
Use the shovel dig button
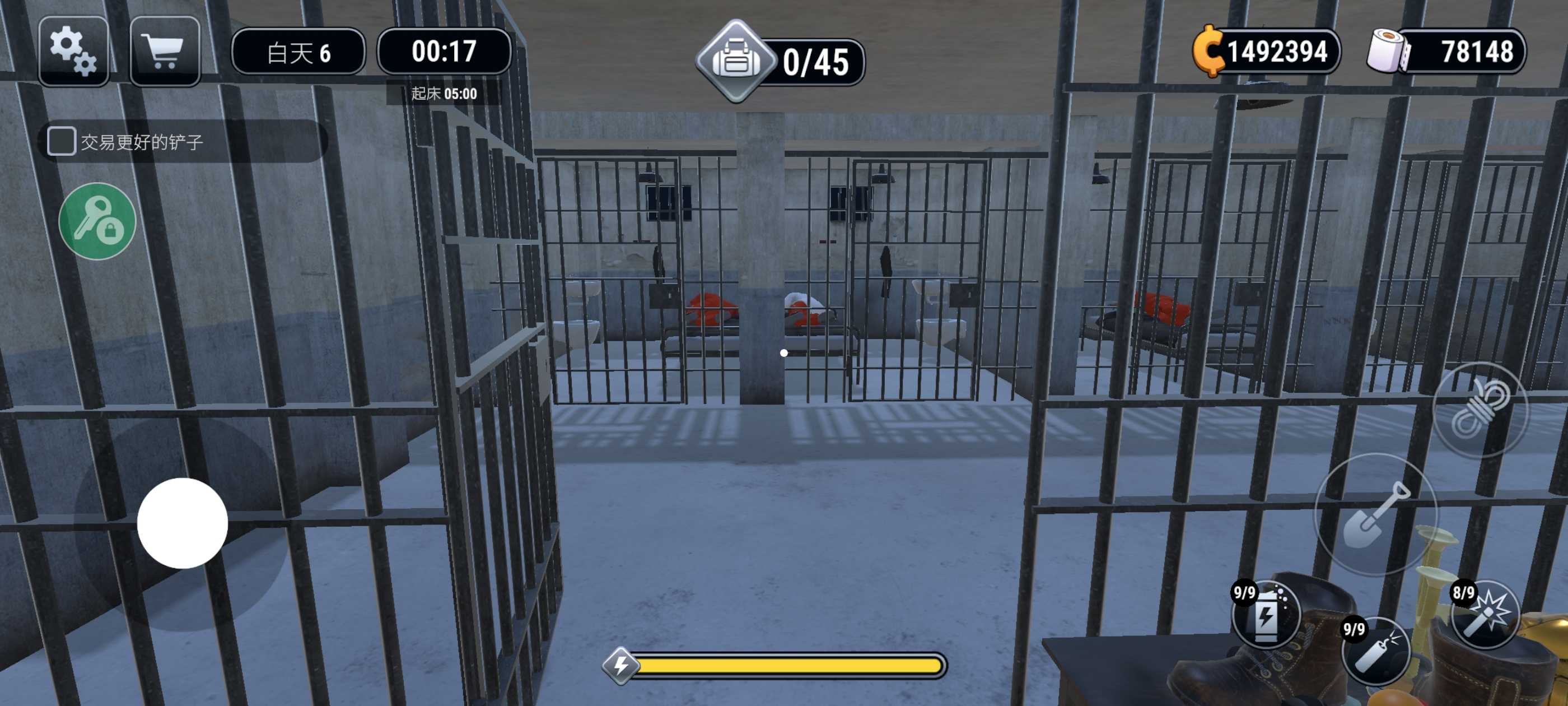point(1376,515)
